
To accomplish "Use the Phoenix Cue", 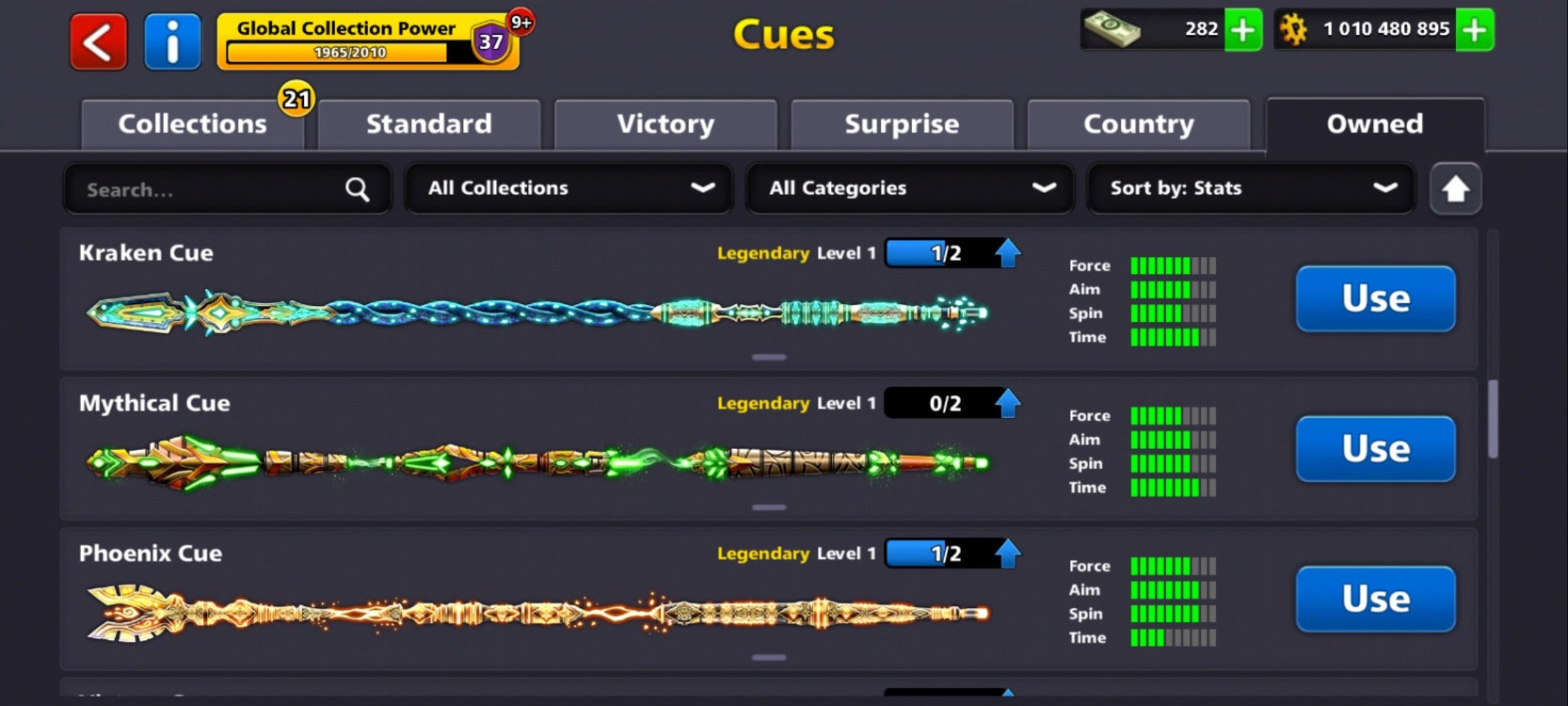I will pos(1374,600).
